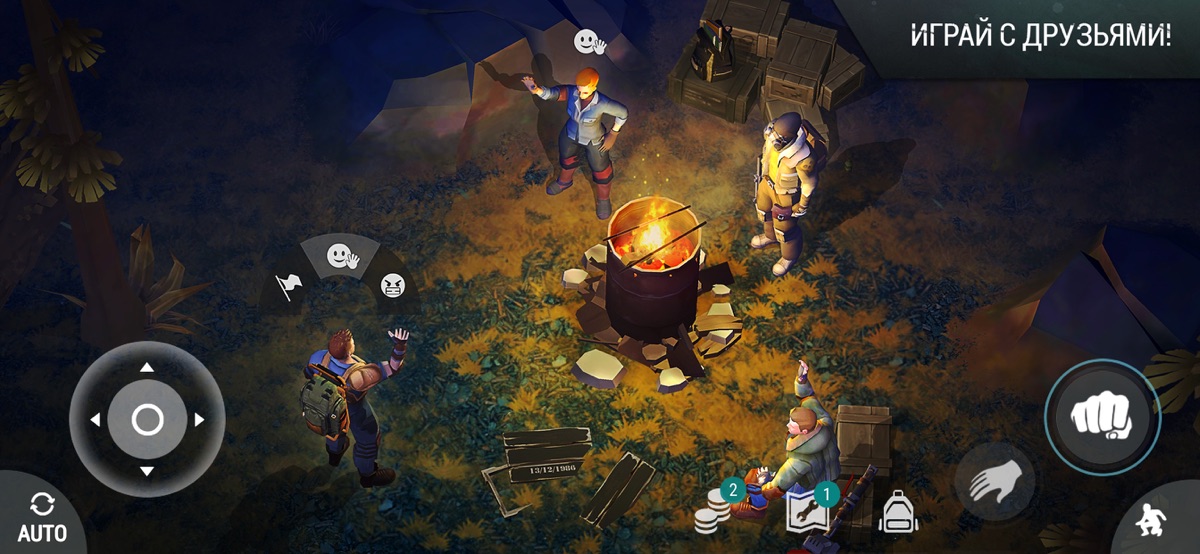Enable the AUTO mode button
This screenshot has width=1200, height=554.
(42, 516)
